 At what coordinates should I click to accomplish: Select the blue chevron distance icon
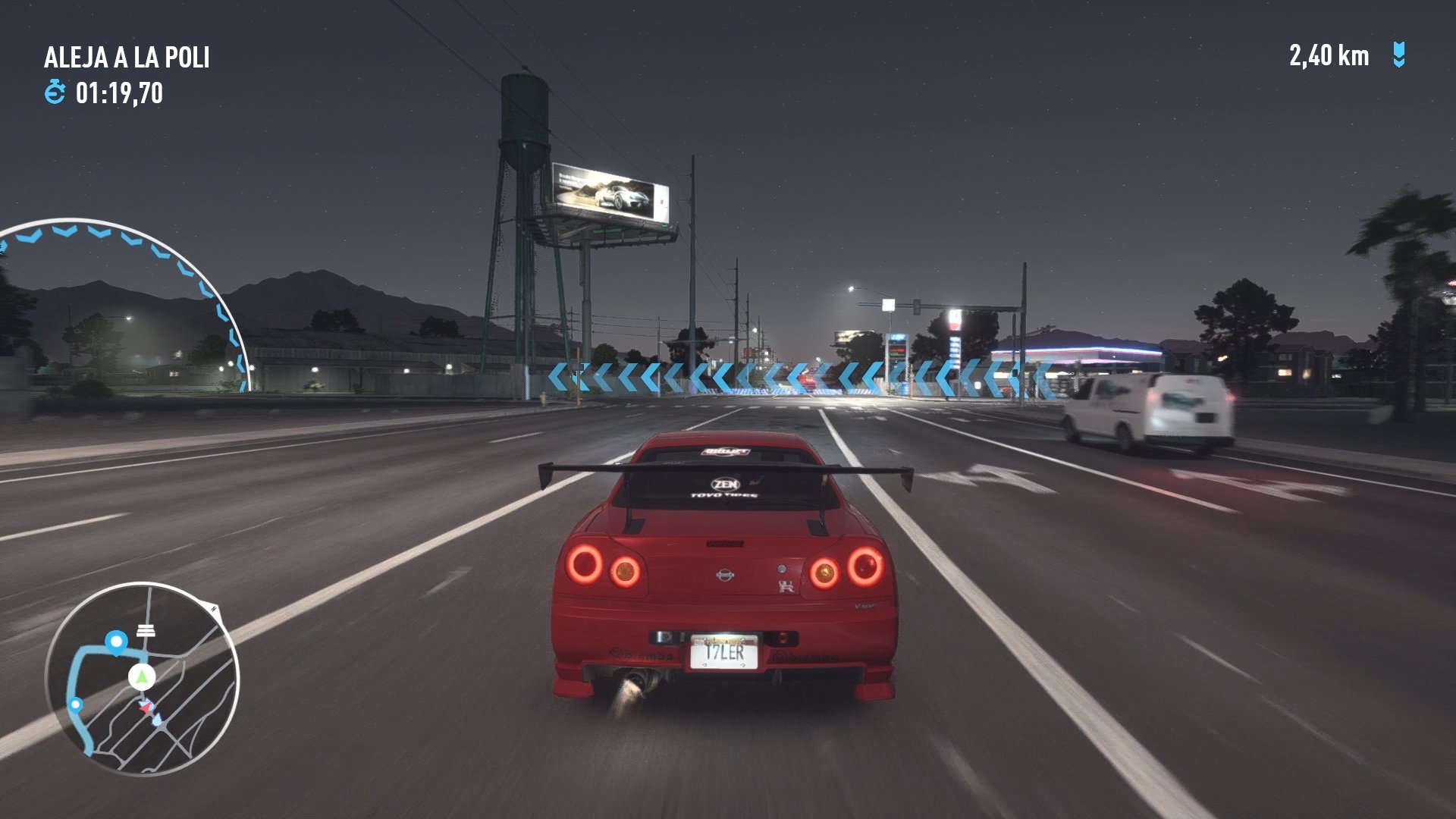[x=1398, y=53]
